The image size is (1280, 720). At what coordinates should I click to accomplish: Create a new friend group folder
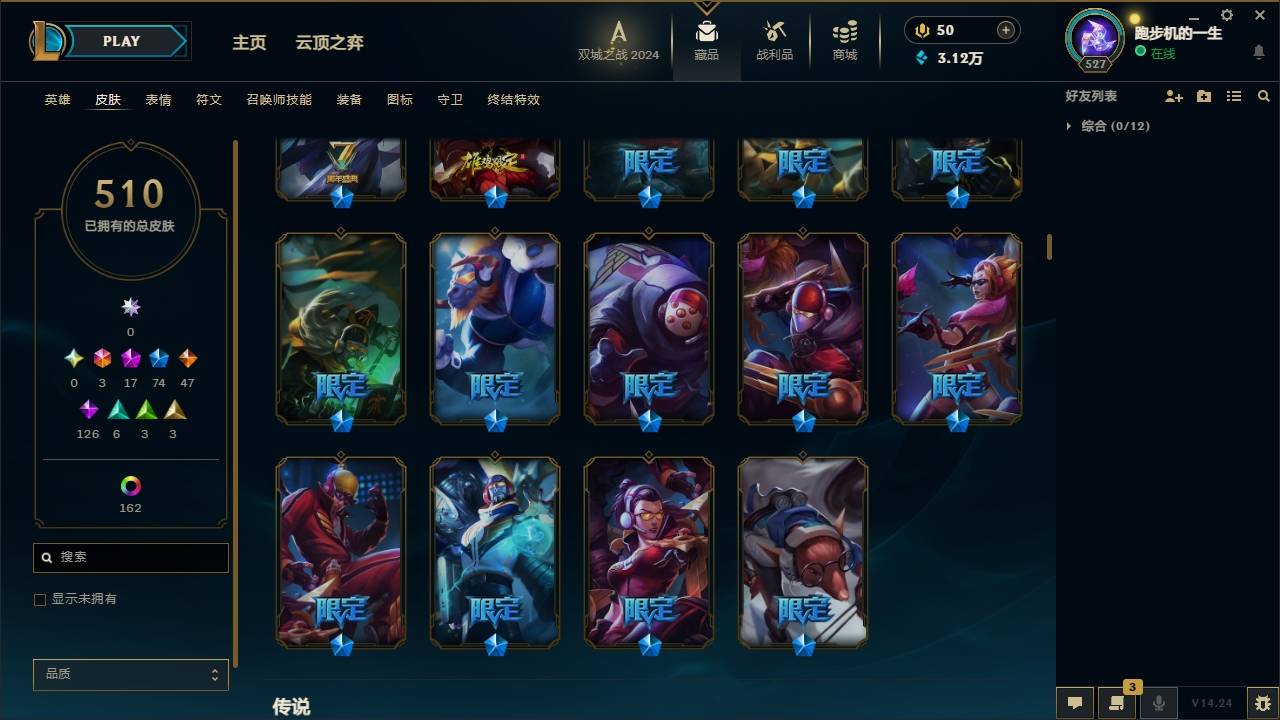coord(1203,96)
